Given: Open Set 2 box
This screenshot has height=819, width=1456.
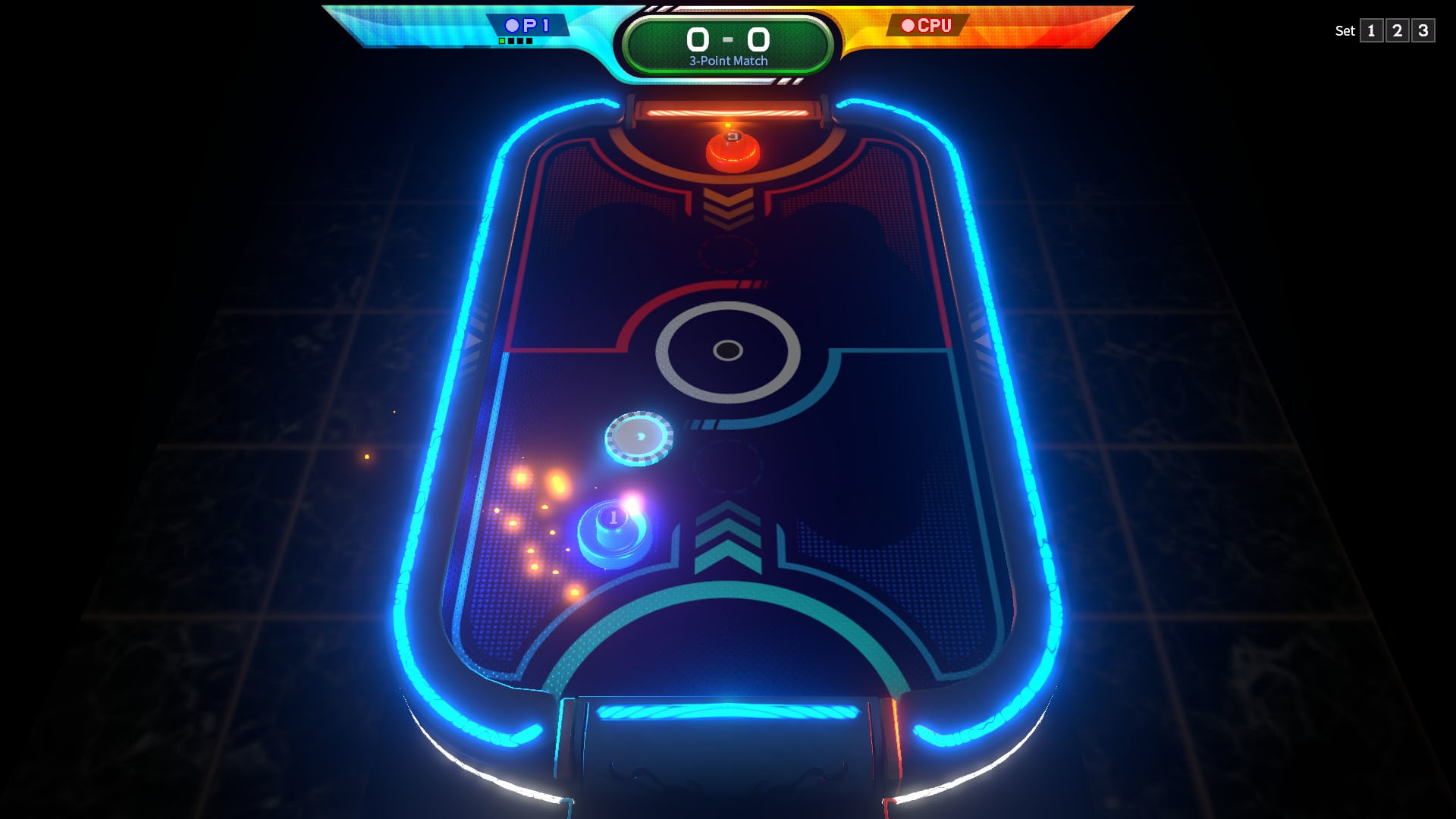Looking at the screenshot, I should [1399, 32].
